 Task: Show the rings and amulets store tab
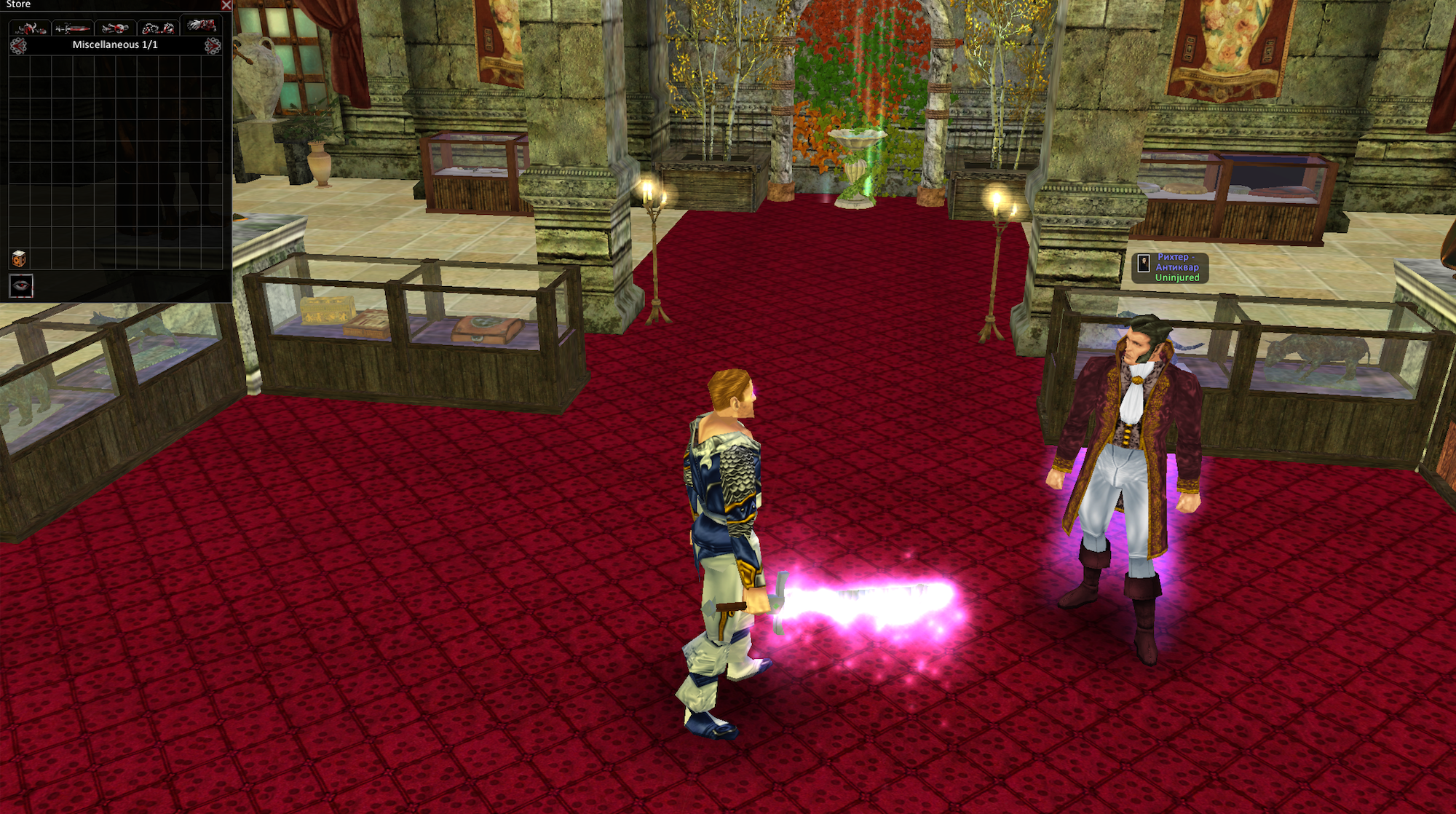(158, 28)
